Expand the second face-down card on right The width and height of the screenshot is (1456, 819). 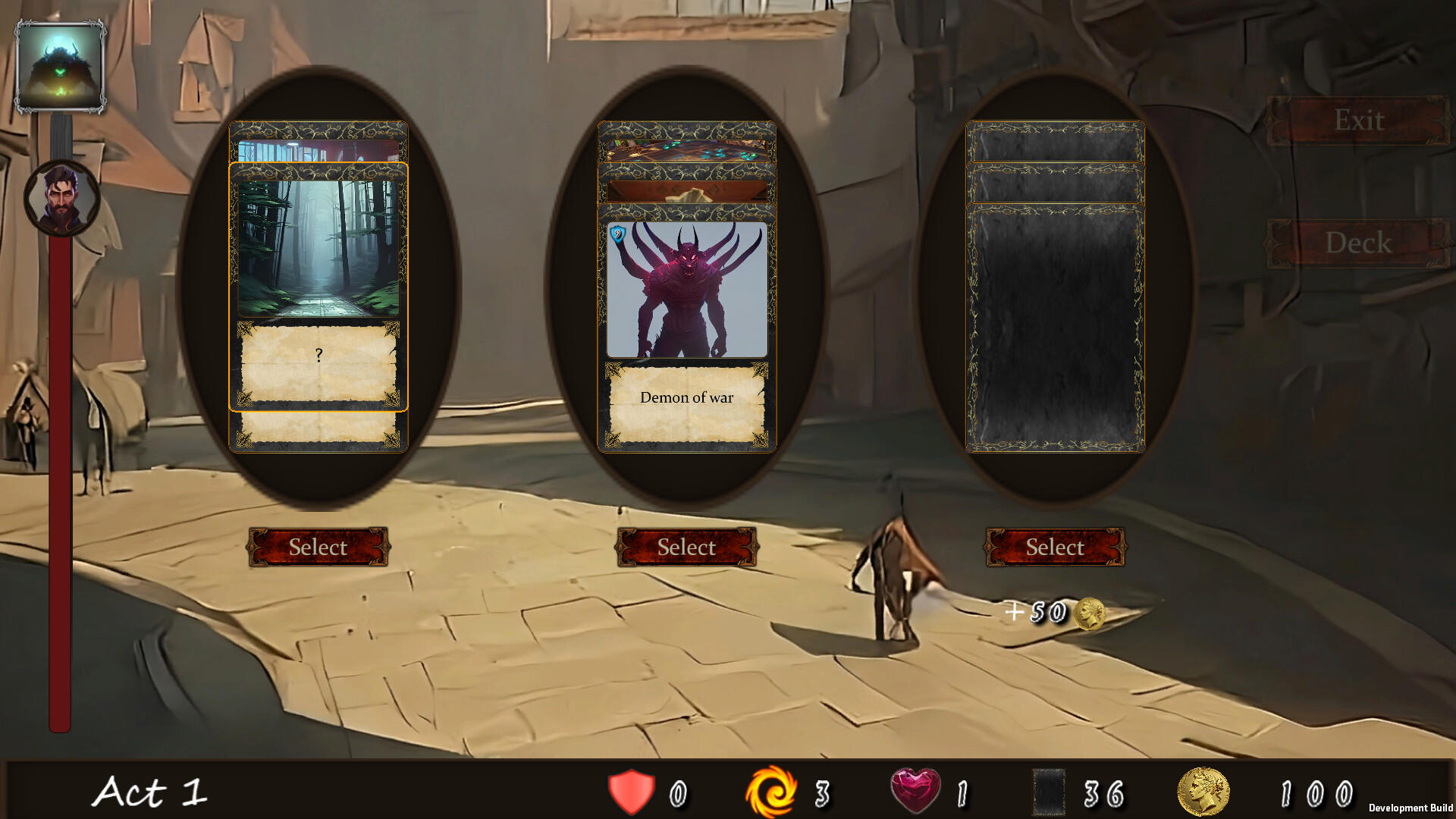point(1054,182)
